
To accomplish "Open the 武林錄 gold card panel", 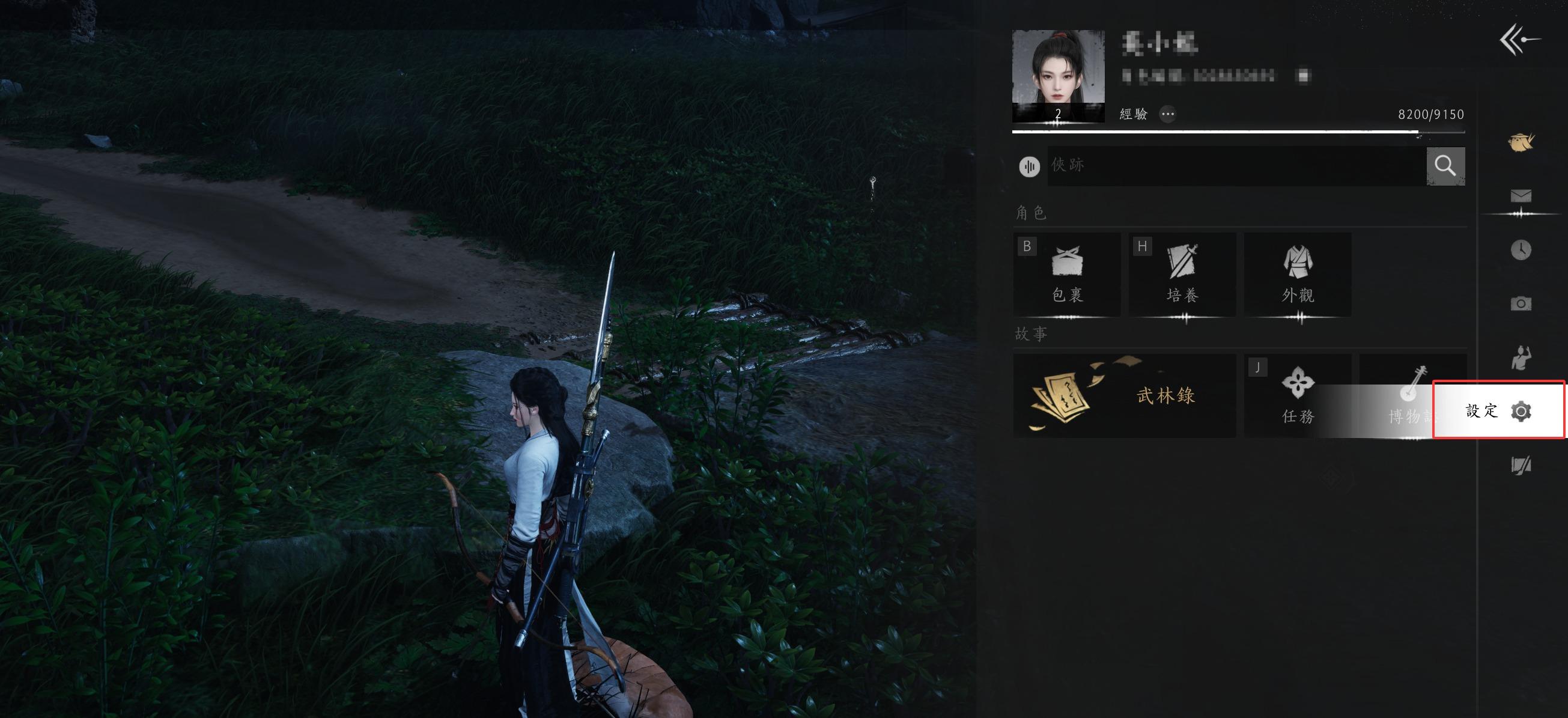I will (1123, 395).
